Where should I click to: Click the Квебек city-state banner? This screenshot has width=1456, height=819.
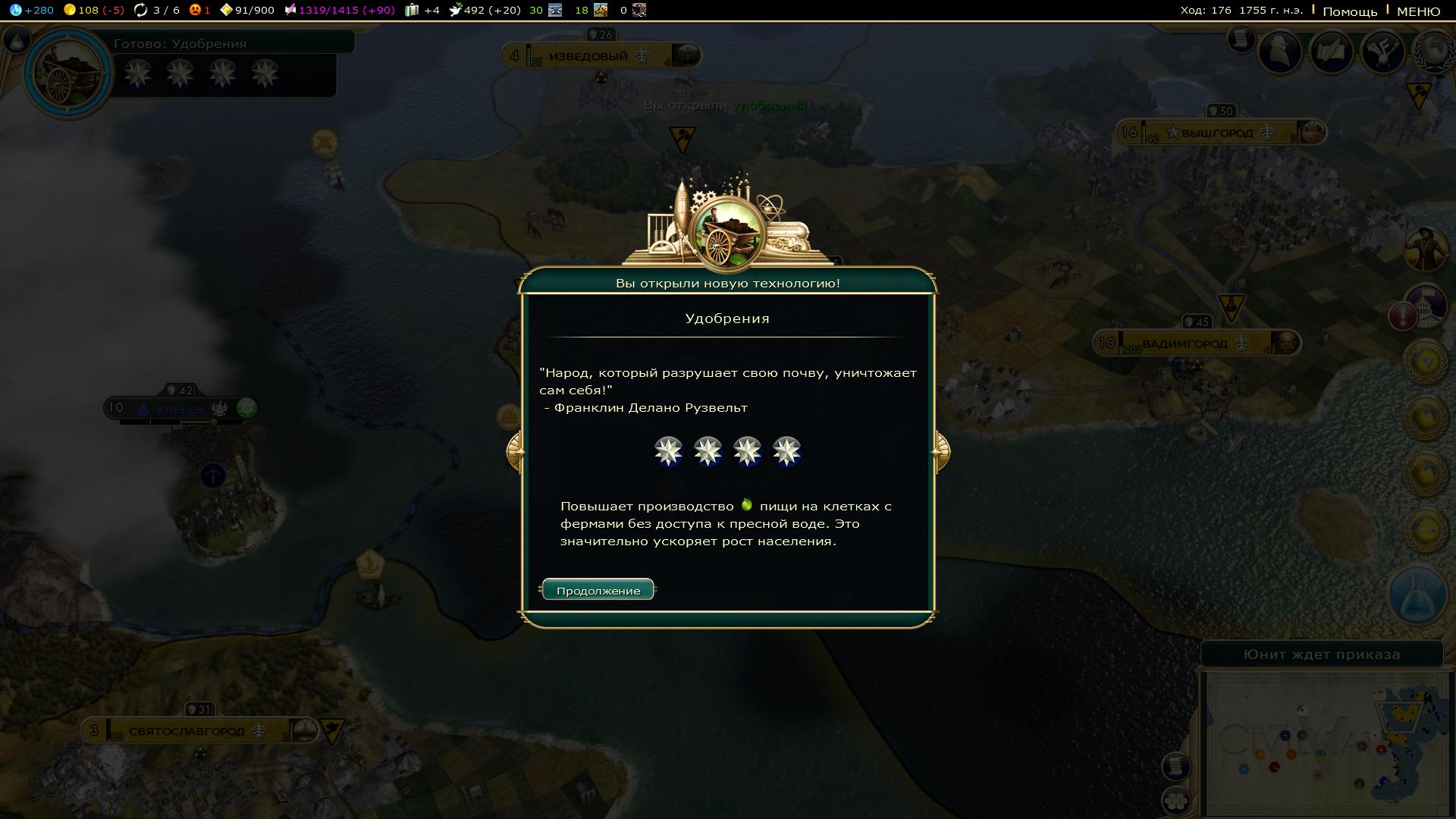tap(180, 409)
